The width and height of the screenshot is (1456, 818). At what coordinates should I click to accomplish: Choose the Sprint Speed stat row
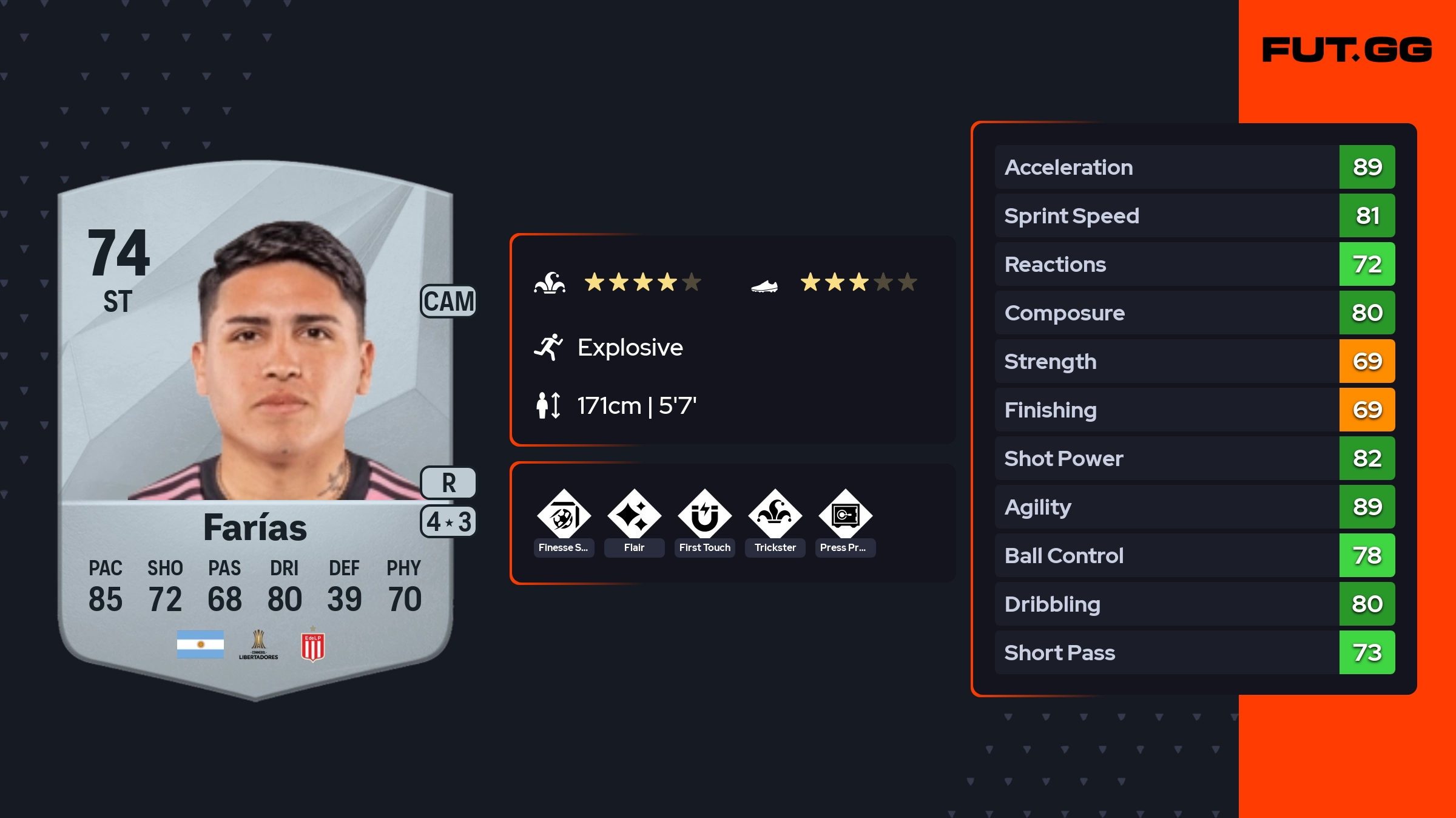pos(1194,215)
